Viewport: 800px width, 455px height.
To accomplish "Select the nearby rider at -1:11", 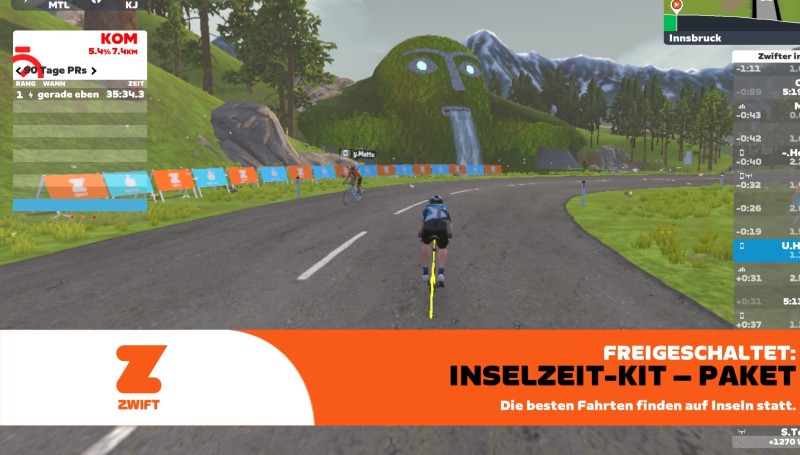I will [766, 69].
